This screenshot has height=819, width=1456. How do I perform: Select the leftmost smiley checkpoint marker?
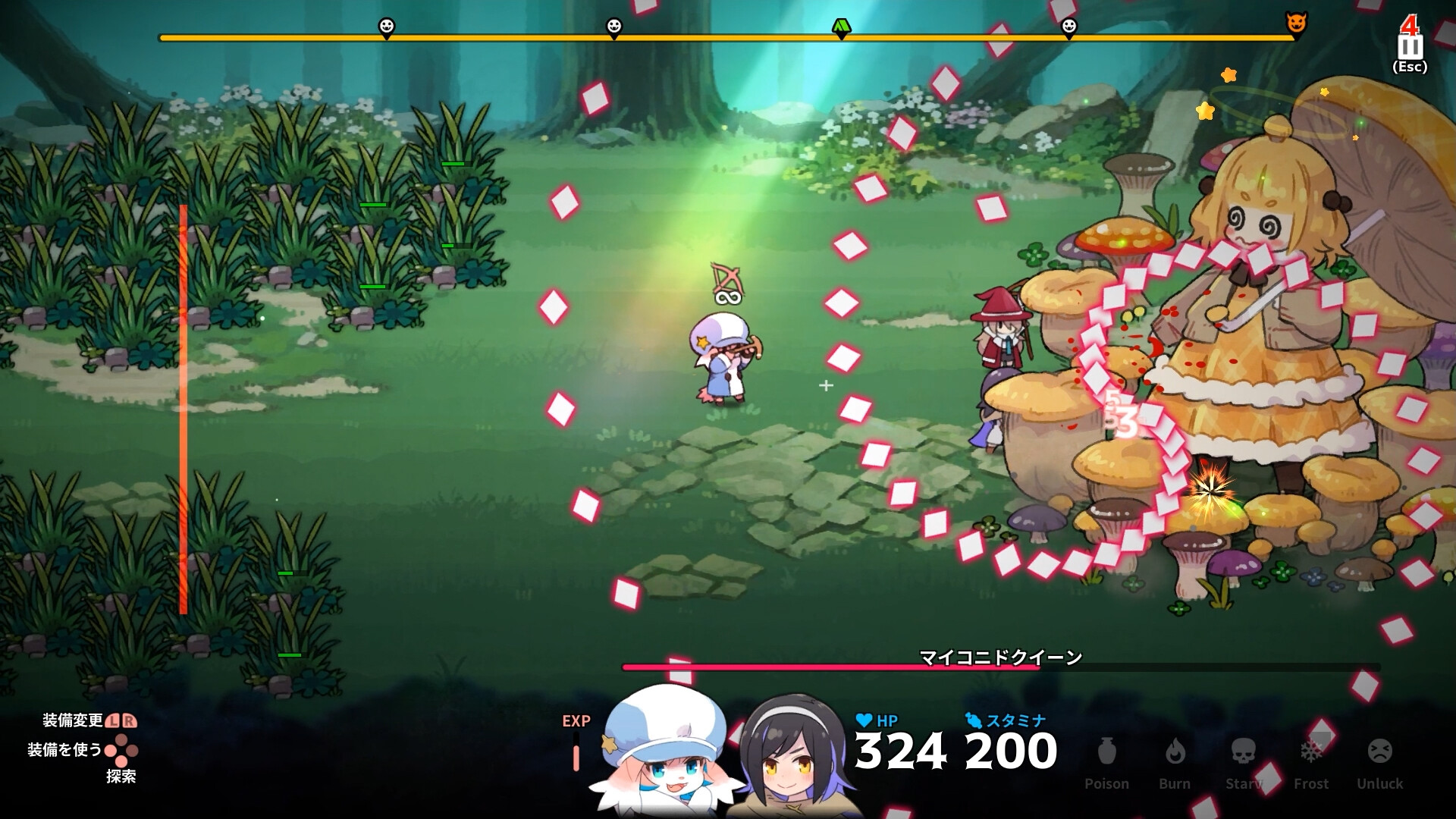[386, 25]
